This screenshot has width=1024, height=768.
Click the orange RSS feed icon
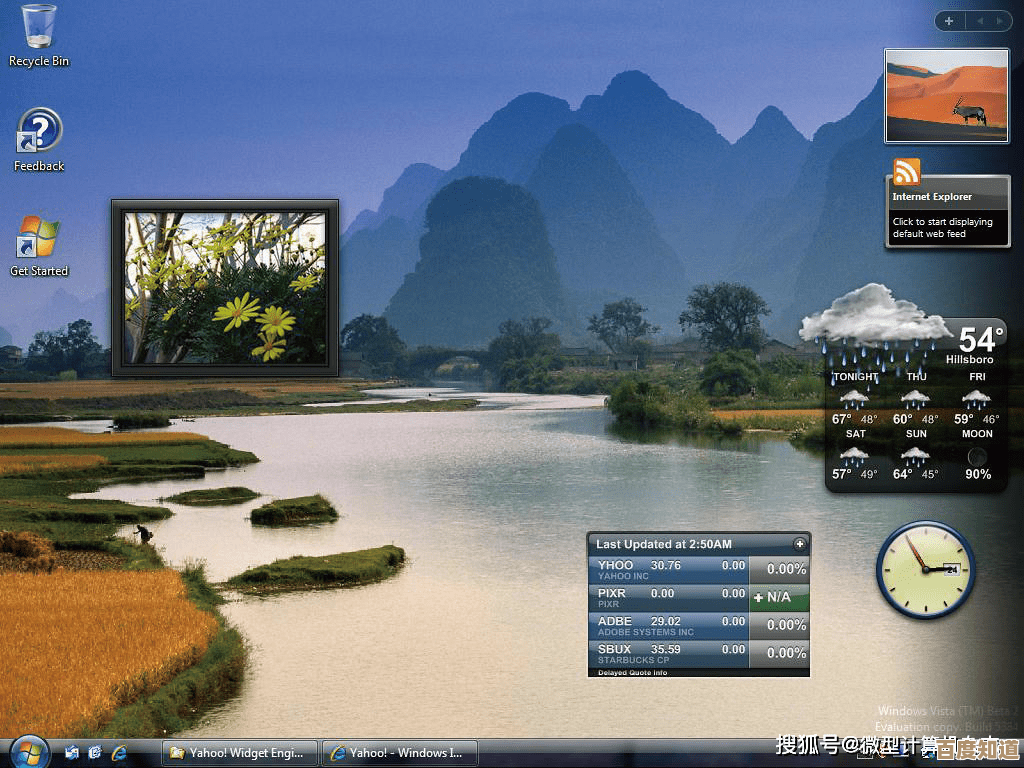pyautogui.click(x=907, y=172)
